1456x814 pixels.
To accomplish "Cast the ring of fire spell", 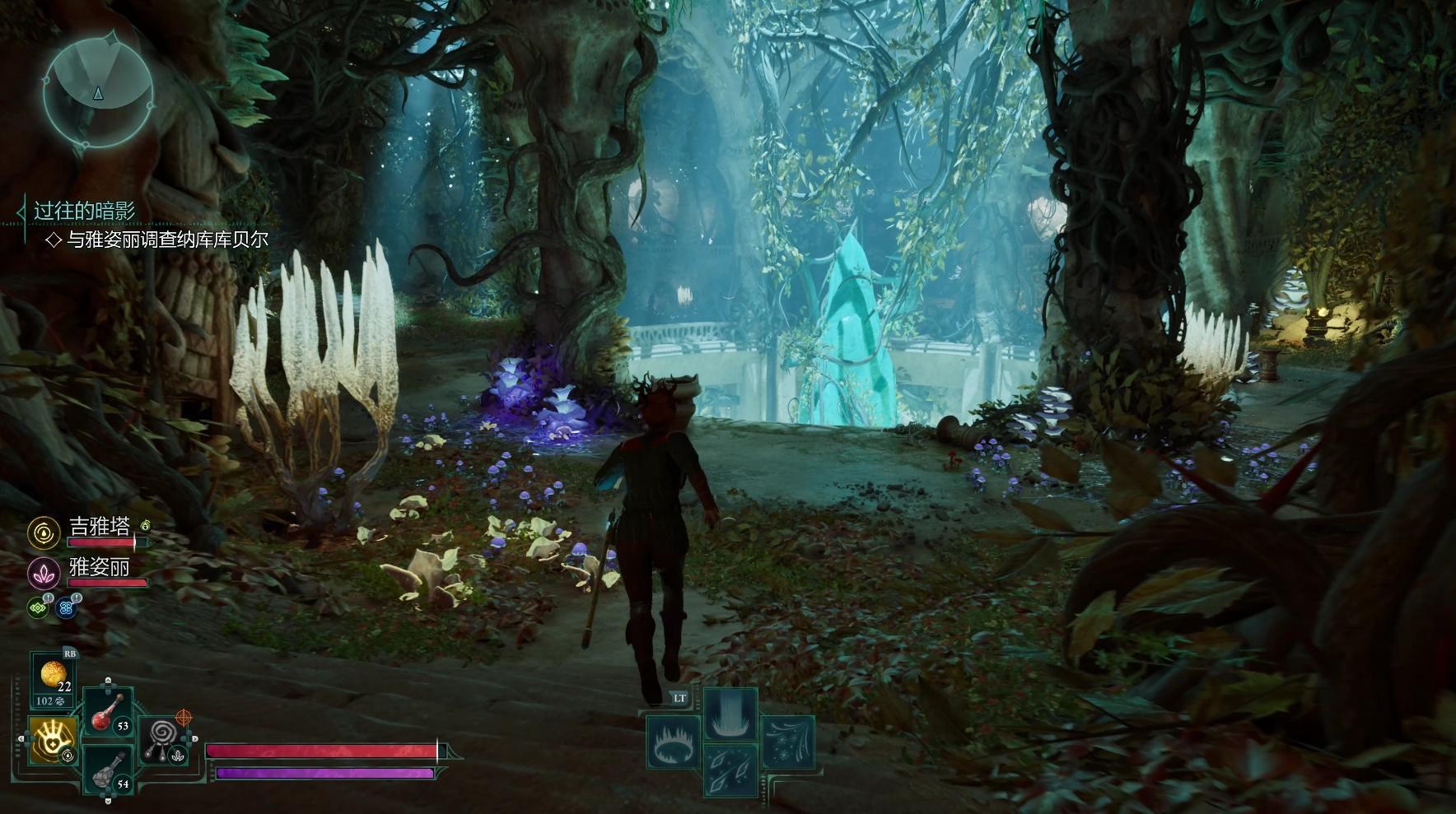I will 673,742.
